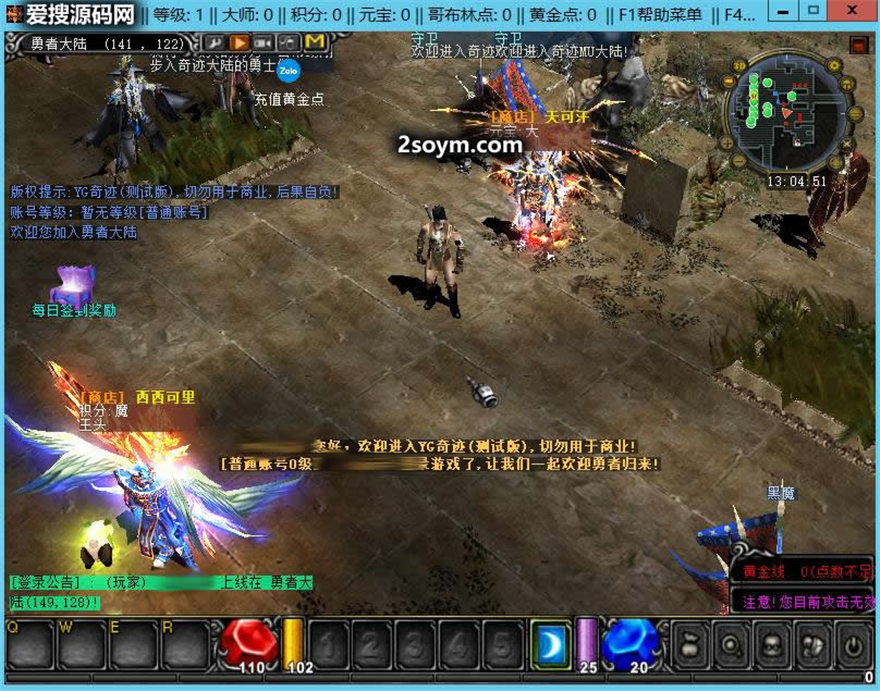Open the daily sign-in reward chest
Viewport: 880px width, 691px height.
click(x=73, y=285)
